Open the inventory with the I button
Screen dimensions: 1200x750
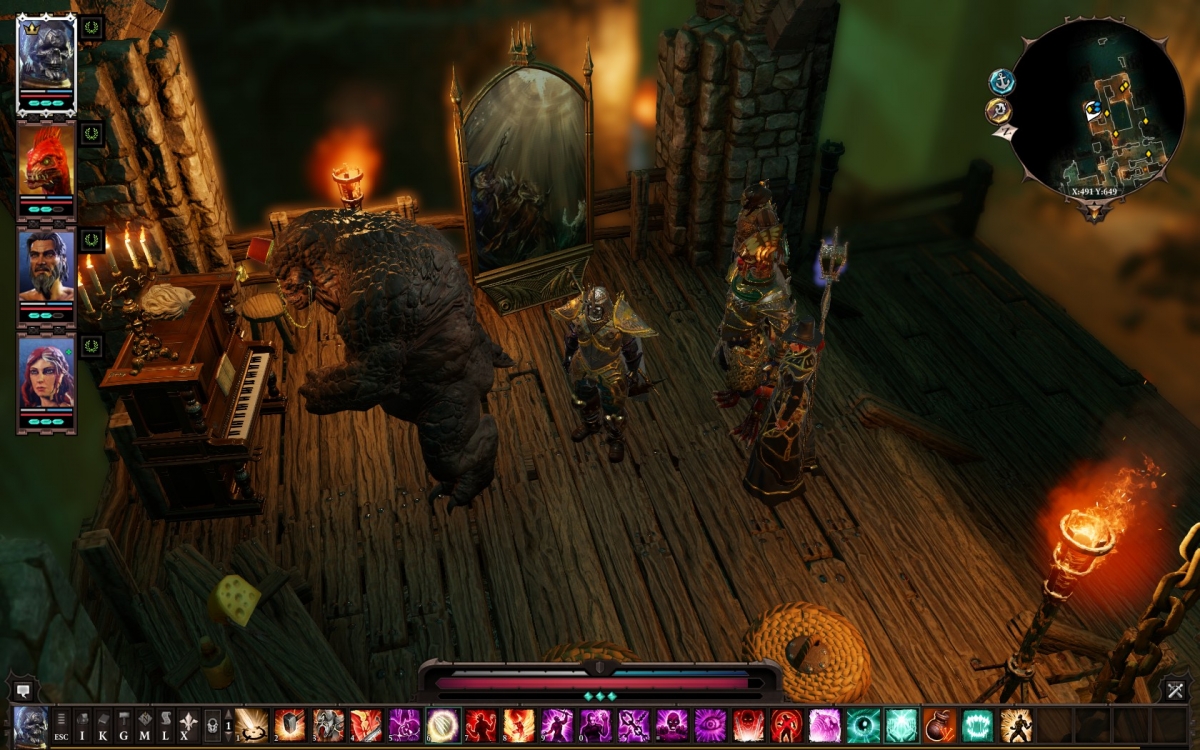point(83,724)
